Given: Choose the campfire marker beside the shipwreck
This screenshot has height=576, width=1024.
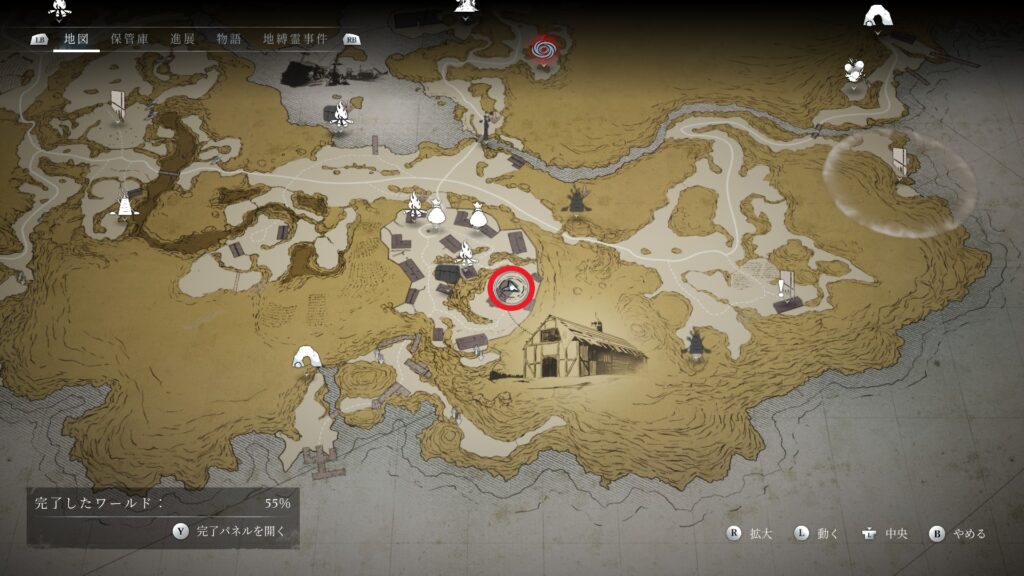Looking at the screenshot, I should click(340, 115).
